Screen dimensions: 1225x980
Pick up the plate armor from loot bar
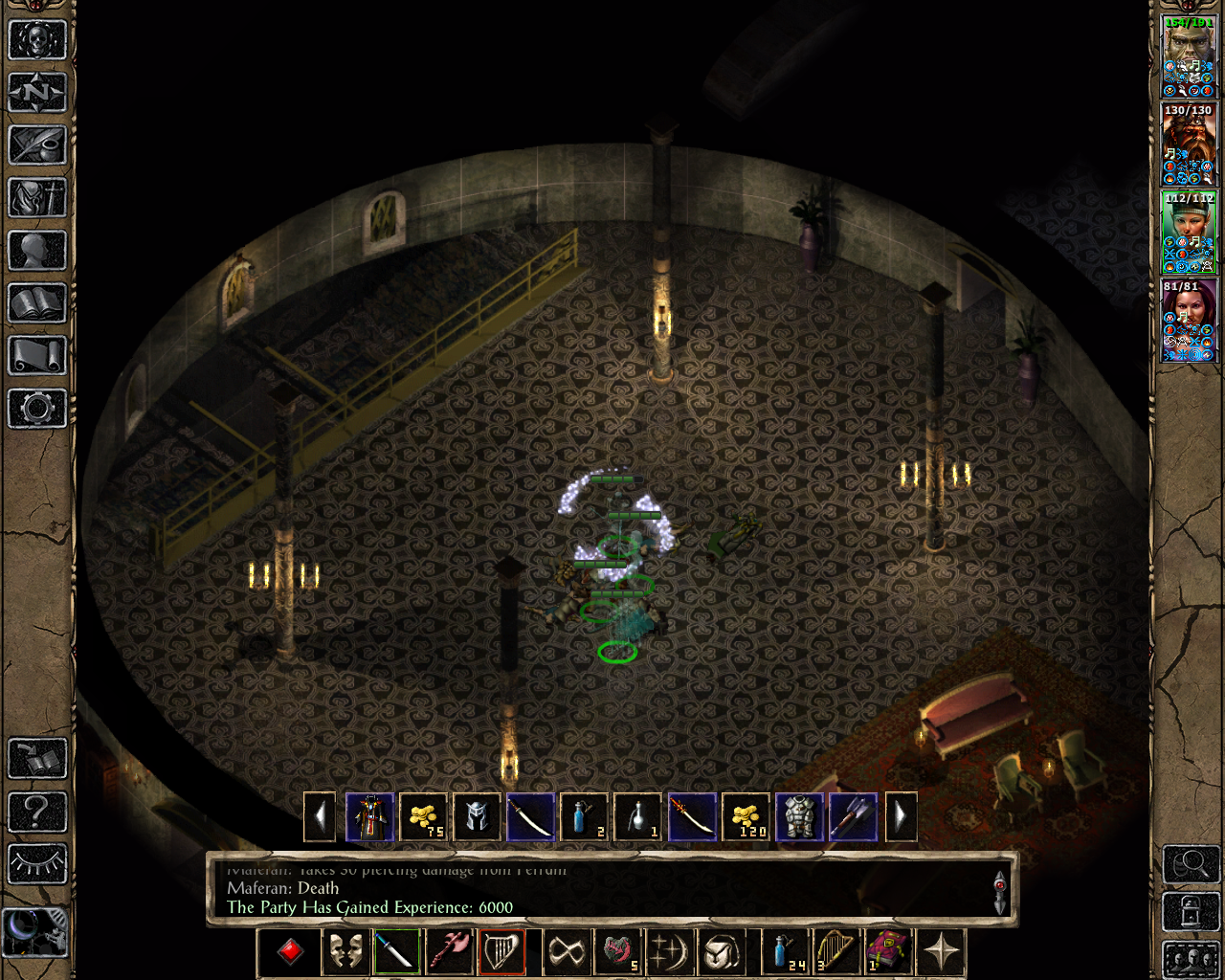(x=799, y=817)
